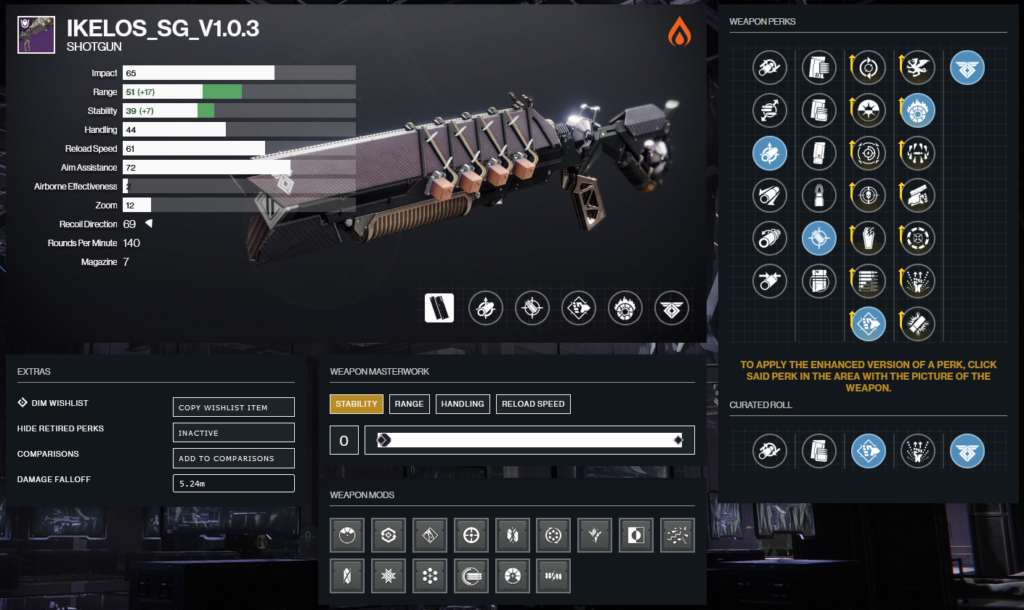
Task: Select the Stability masterwork option
Action: coord(356,404)
